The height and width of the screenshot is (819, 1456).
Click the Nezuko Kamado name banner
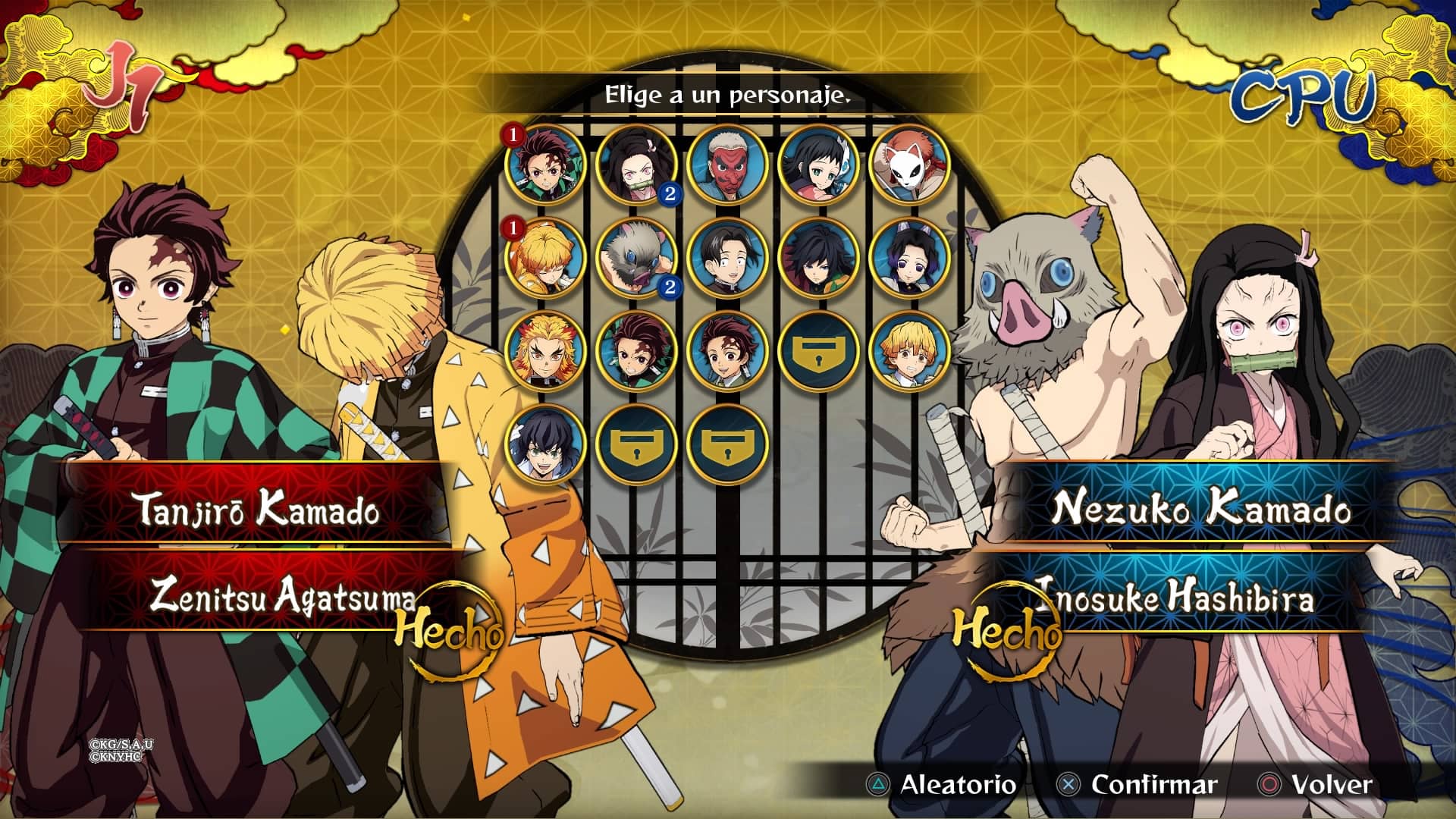pyautogui.click(x=1200, y=508)
